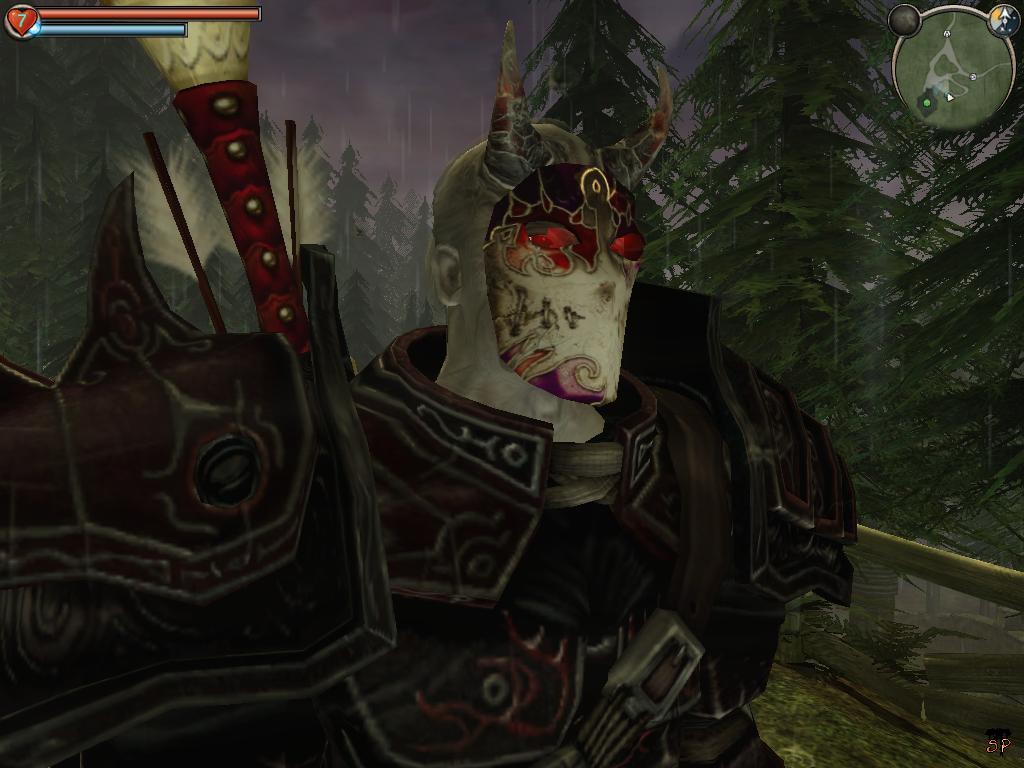The width and height of the screenshot is (1024, 768).
Task: Click the dark orb on minimap frame
Action: click(x=905, y=19)
